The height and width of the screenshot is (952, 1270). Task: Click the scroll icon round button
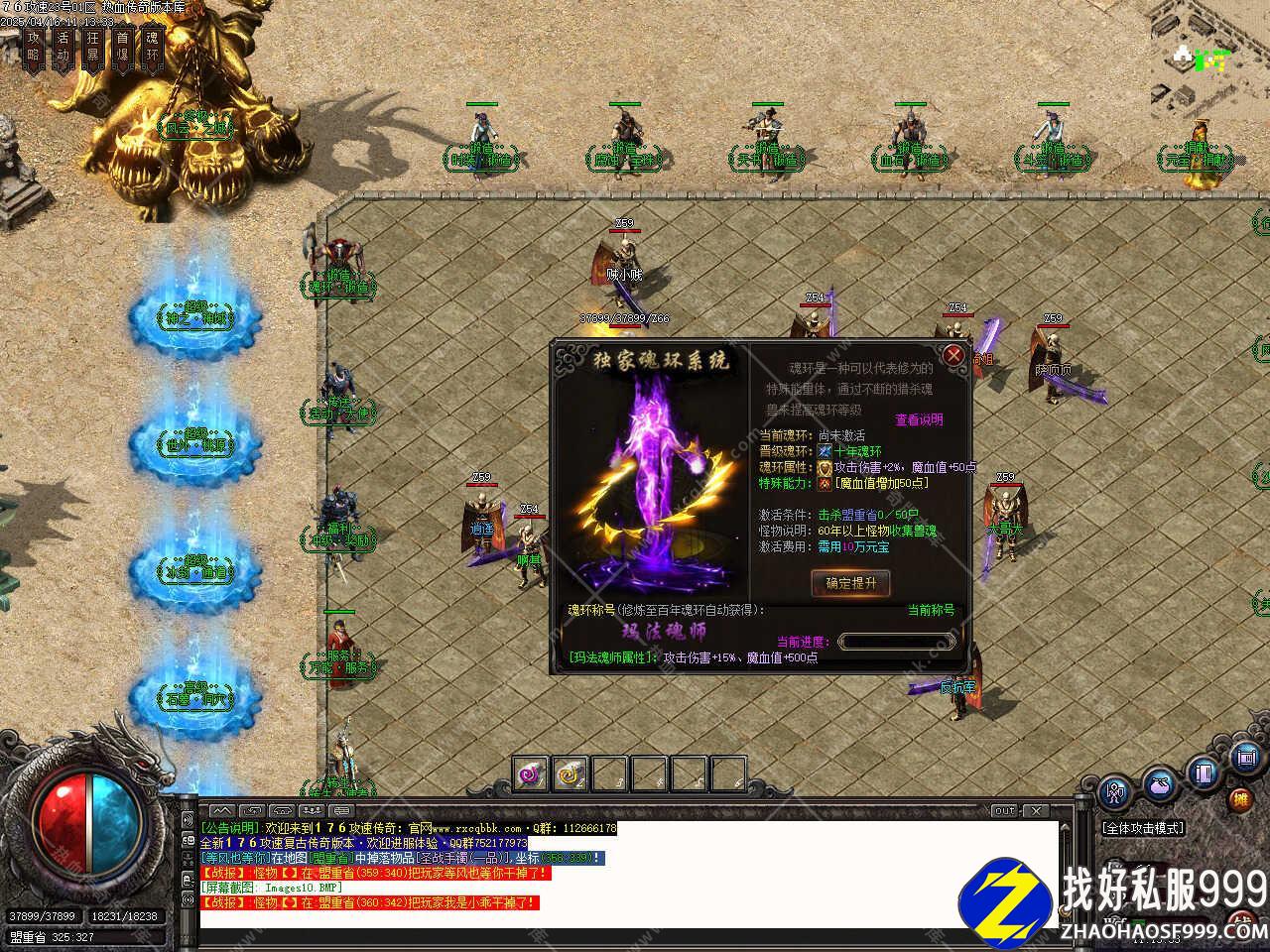click(x=1245, y=759)
